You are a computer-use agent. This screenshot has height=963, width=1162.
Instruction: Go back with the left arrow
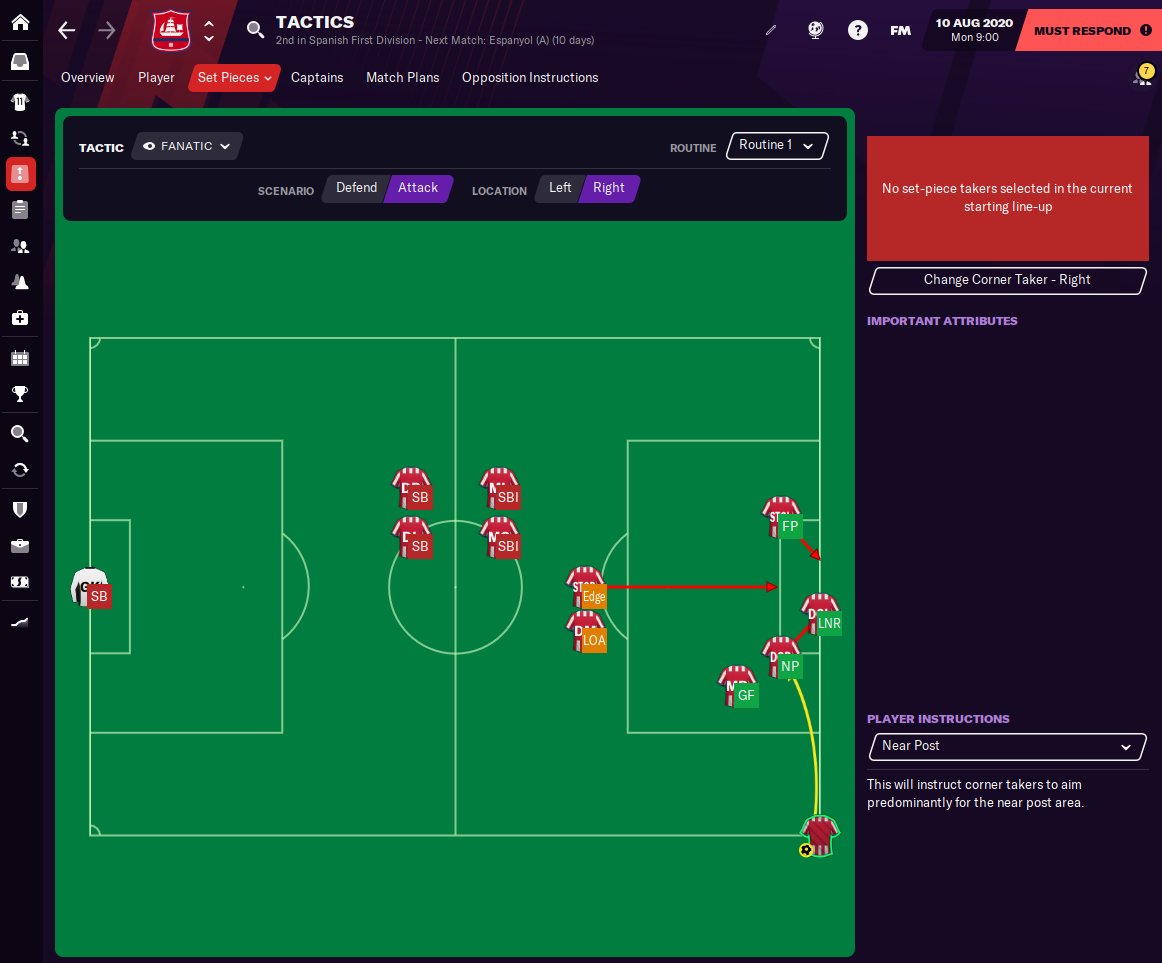[67, 30]
